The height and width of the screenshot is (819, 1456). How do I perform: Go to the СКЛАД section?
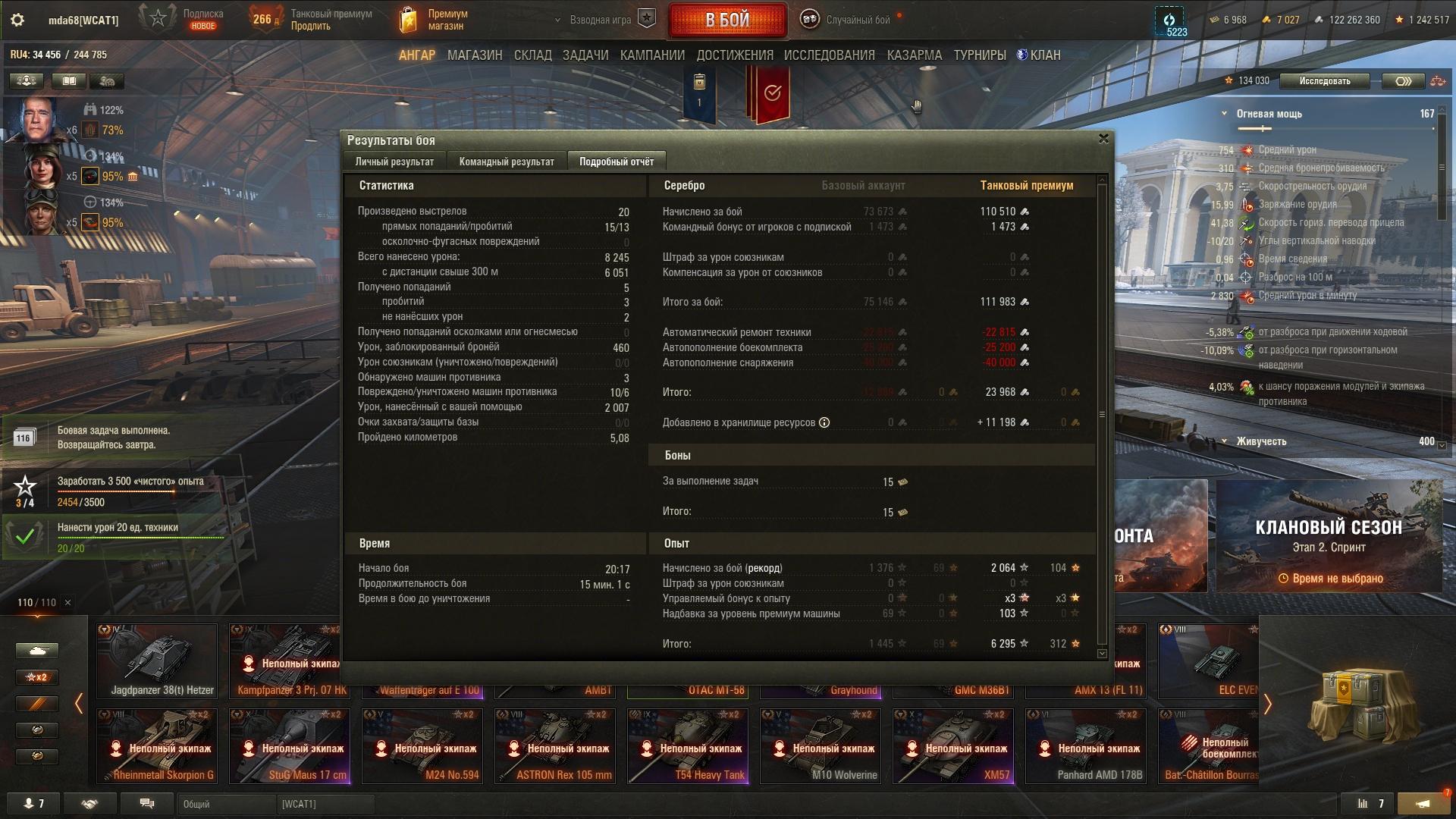[532, 55]
